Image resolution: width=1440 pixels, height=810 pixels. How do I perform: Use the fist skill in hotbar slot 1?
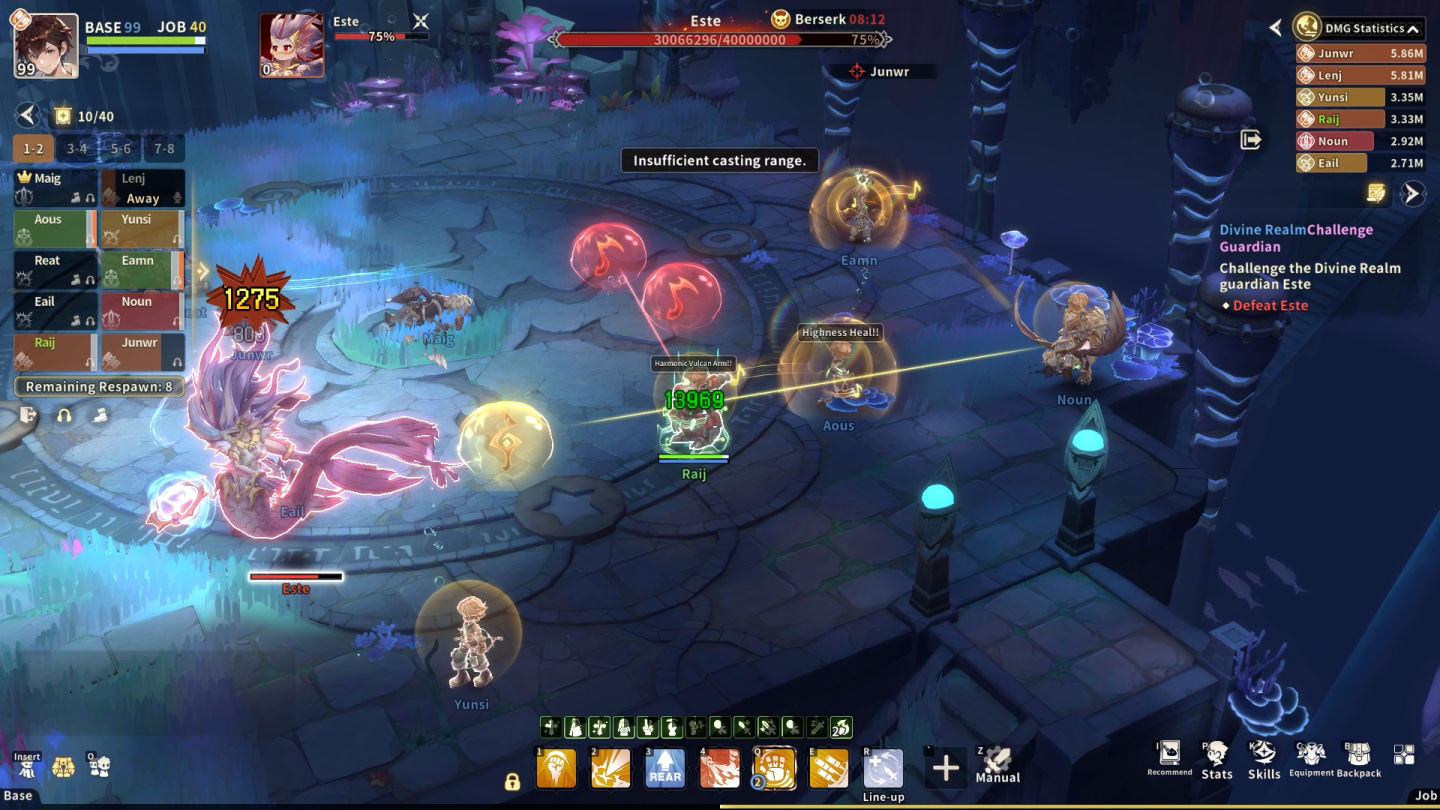coord(557,769)
